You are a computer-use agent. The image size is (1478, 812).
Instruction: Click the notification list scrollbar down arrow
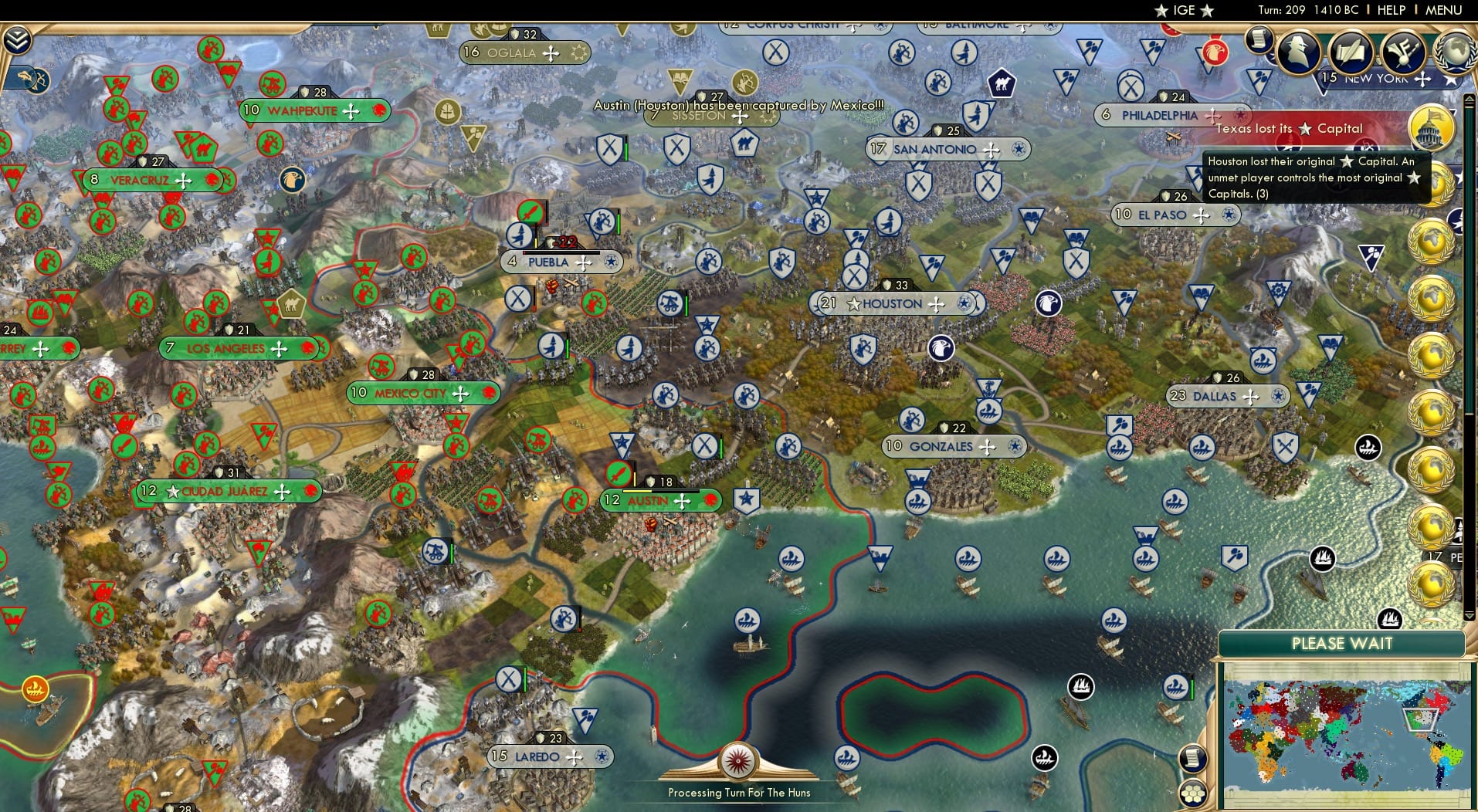(x=1468, y=615)
